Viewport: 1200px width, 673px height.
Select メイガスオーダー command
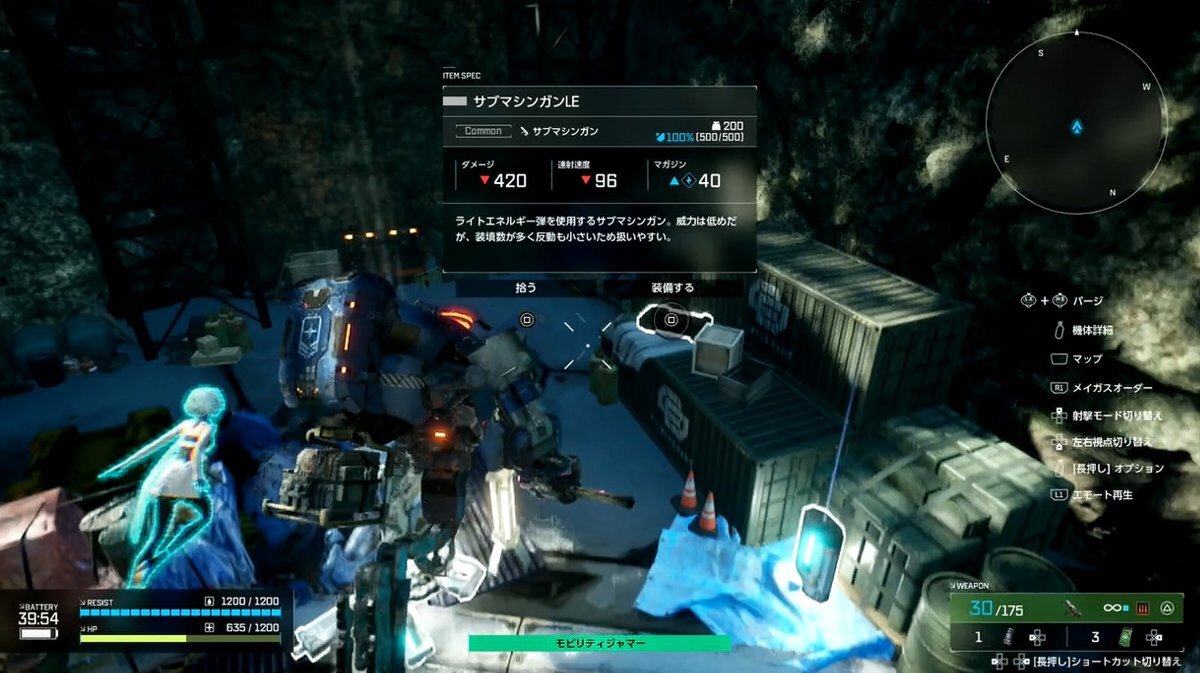(1111, 387)
